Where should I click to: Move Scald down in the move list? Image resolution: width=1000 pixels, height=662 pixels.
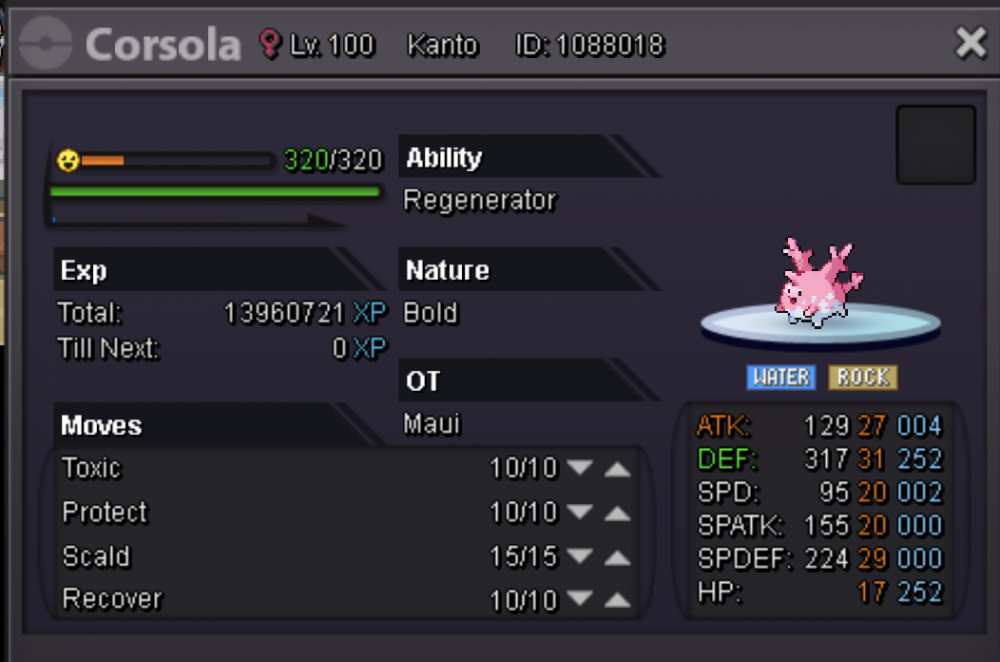pos(580,557)
